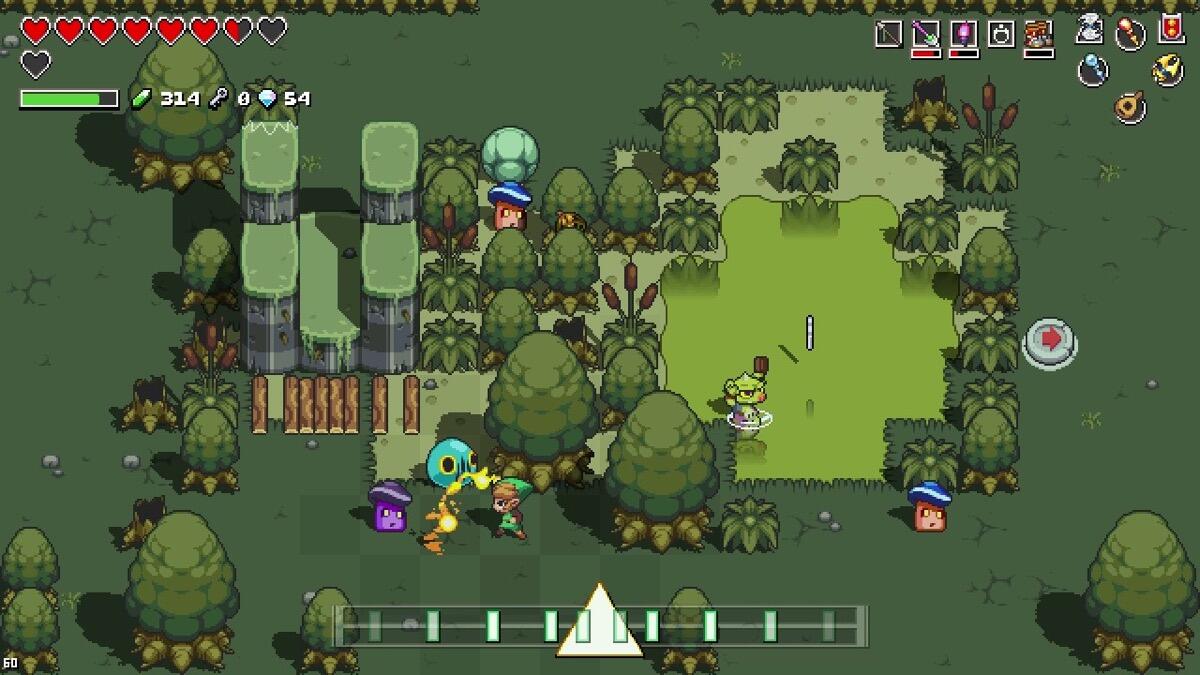The image size is (1200, 675).
Task: Select the green shovel slot
Action: pyautogui.click(x=926, y=34)
